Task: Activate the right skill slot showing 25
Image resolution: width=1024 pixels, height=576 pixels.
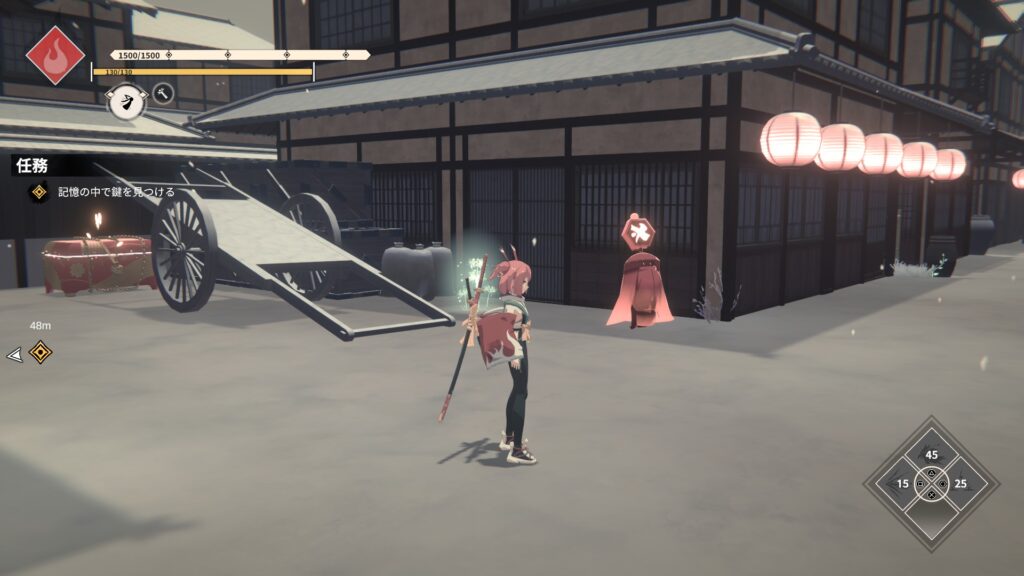Action: (960, 484)
